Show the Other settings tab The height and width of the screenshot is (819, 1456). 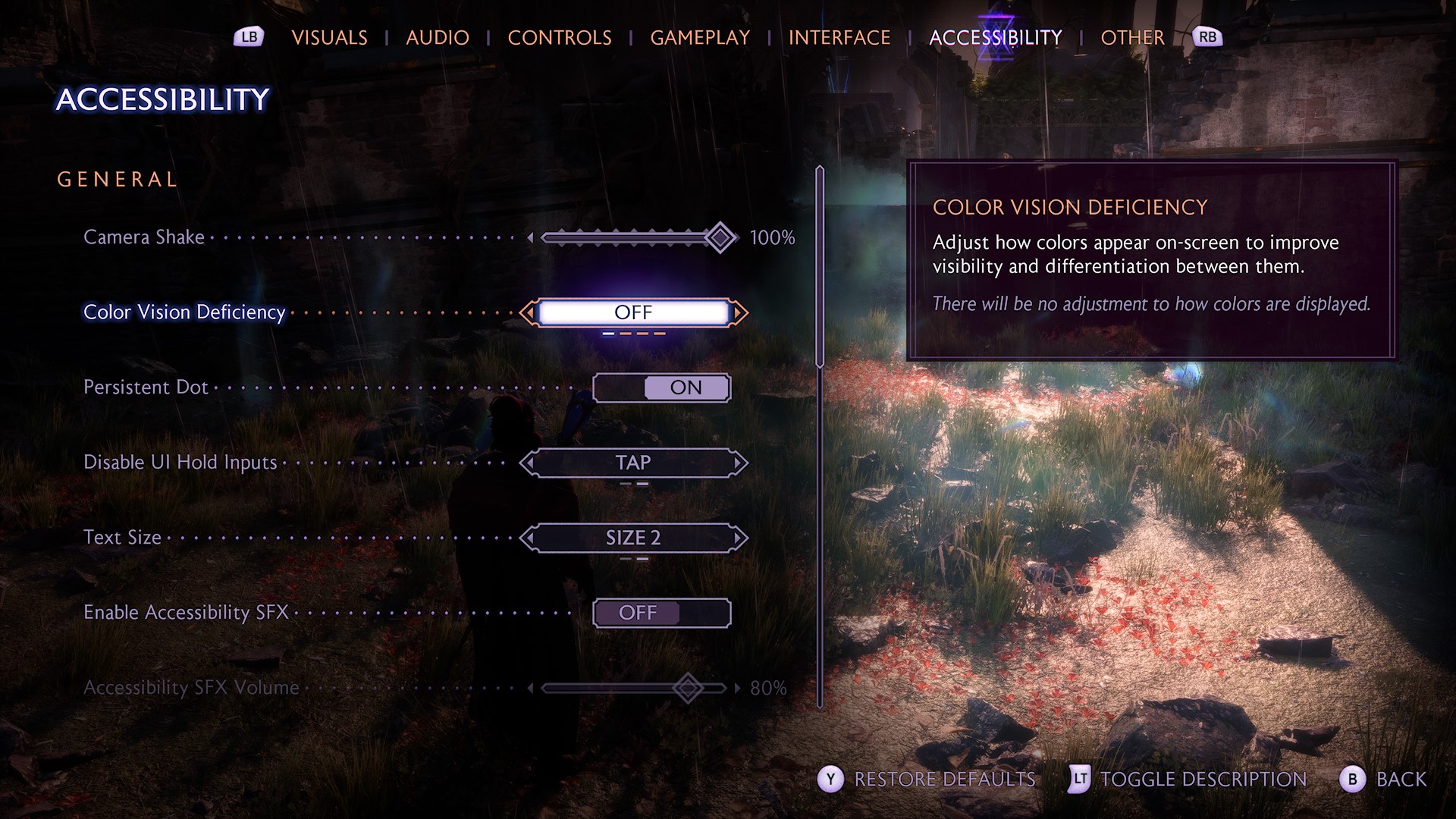click(x=1131, y=38)
